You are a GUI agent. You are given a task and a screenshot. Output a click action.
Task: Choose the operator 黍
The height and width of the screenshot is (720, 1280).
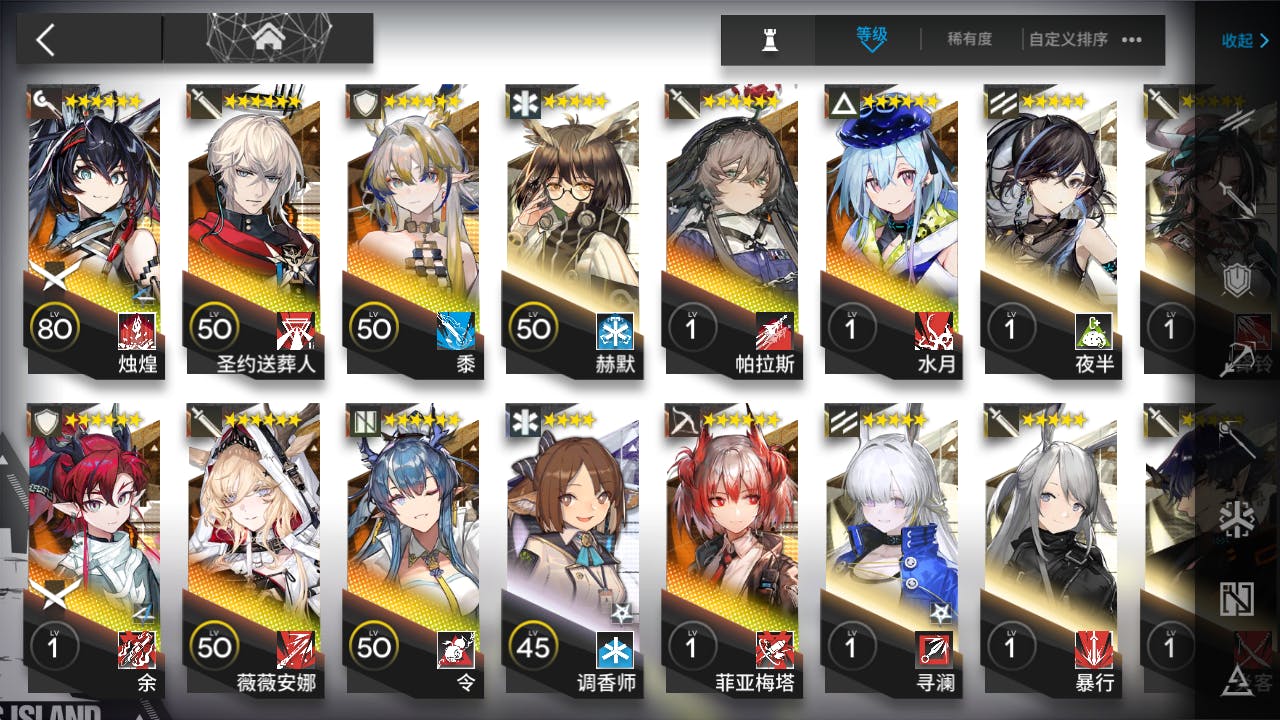coord(413,230)
